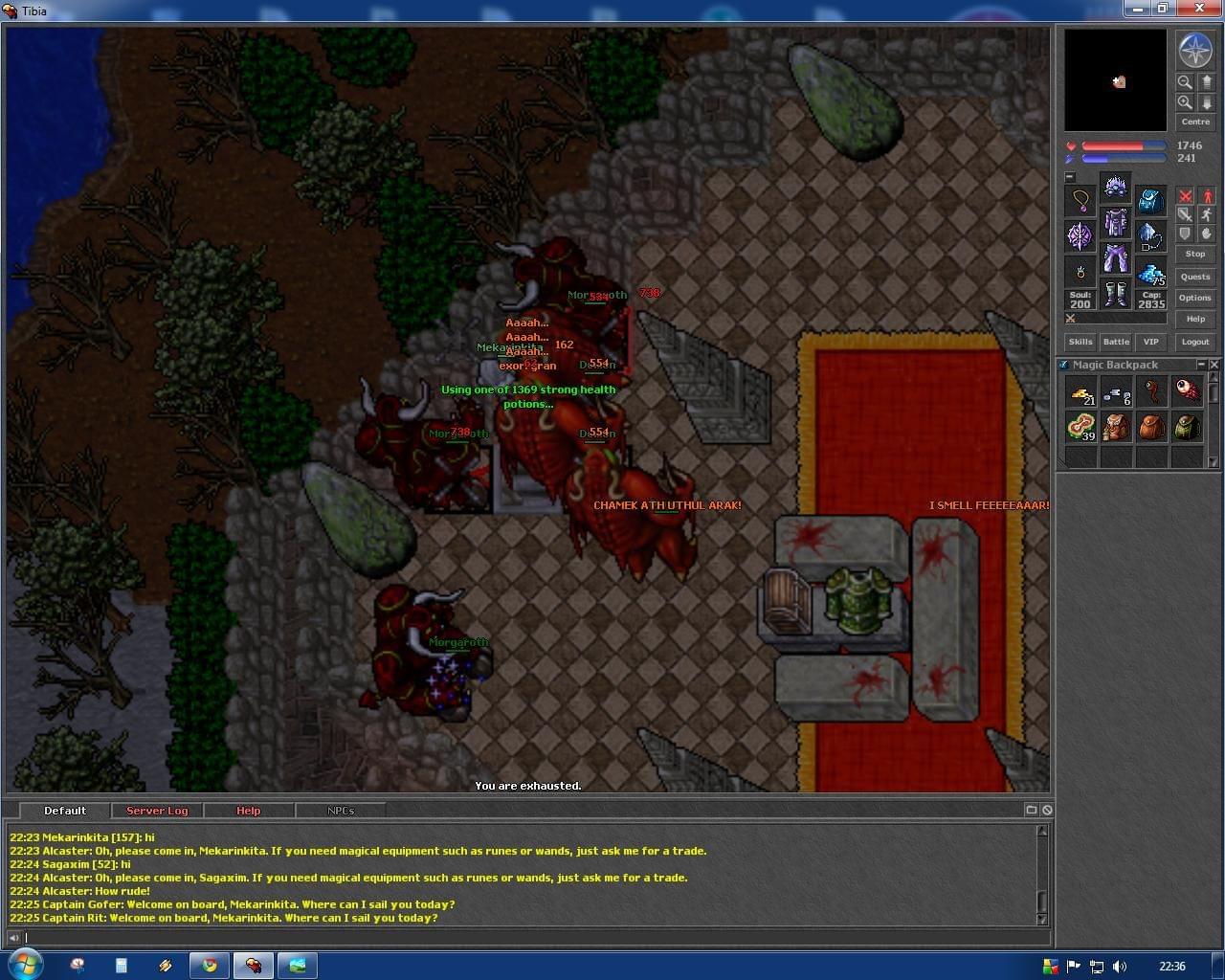This screenshot has height=980, width=1225.
Task: Open the Options menu
Action: pos(1195,298)
